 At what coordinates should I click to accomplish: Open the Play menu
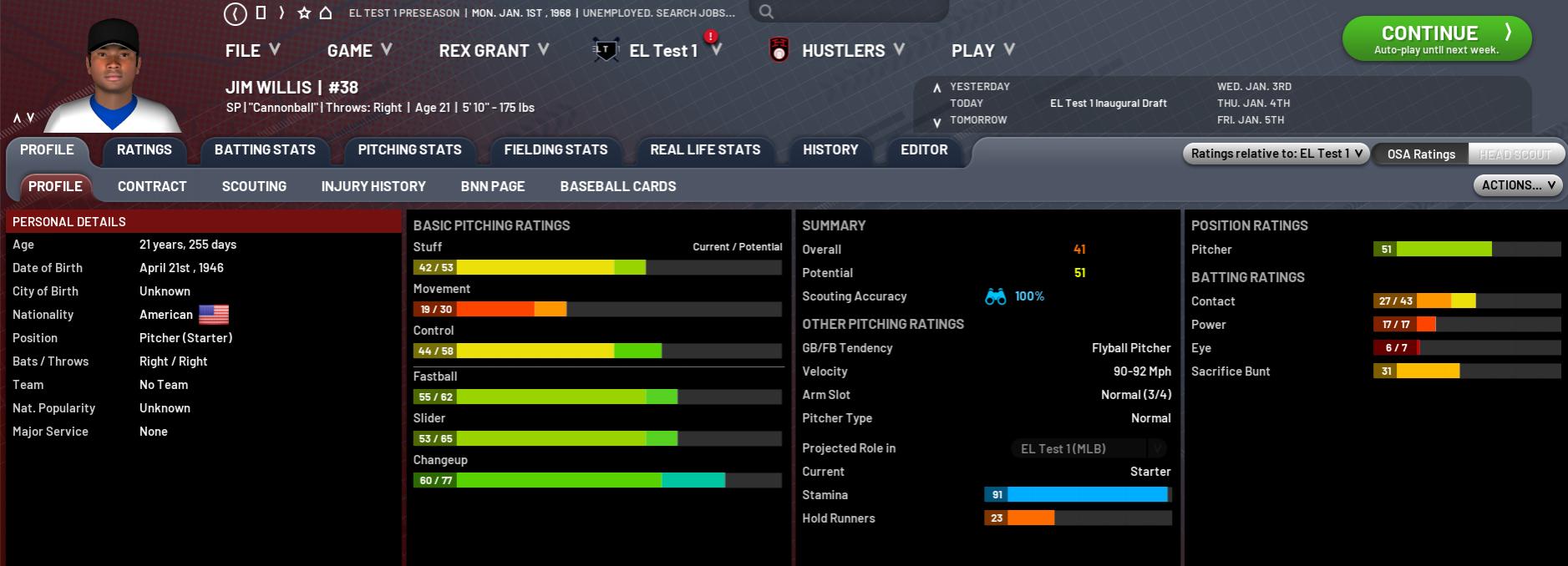click(x=982, y=51)
